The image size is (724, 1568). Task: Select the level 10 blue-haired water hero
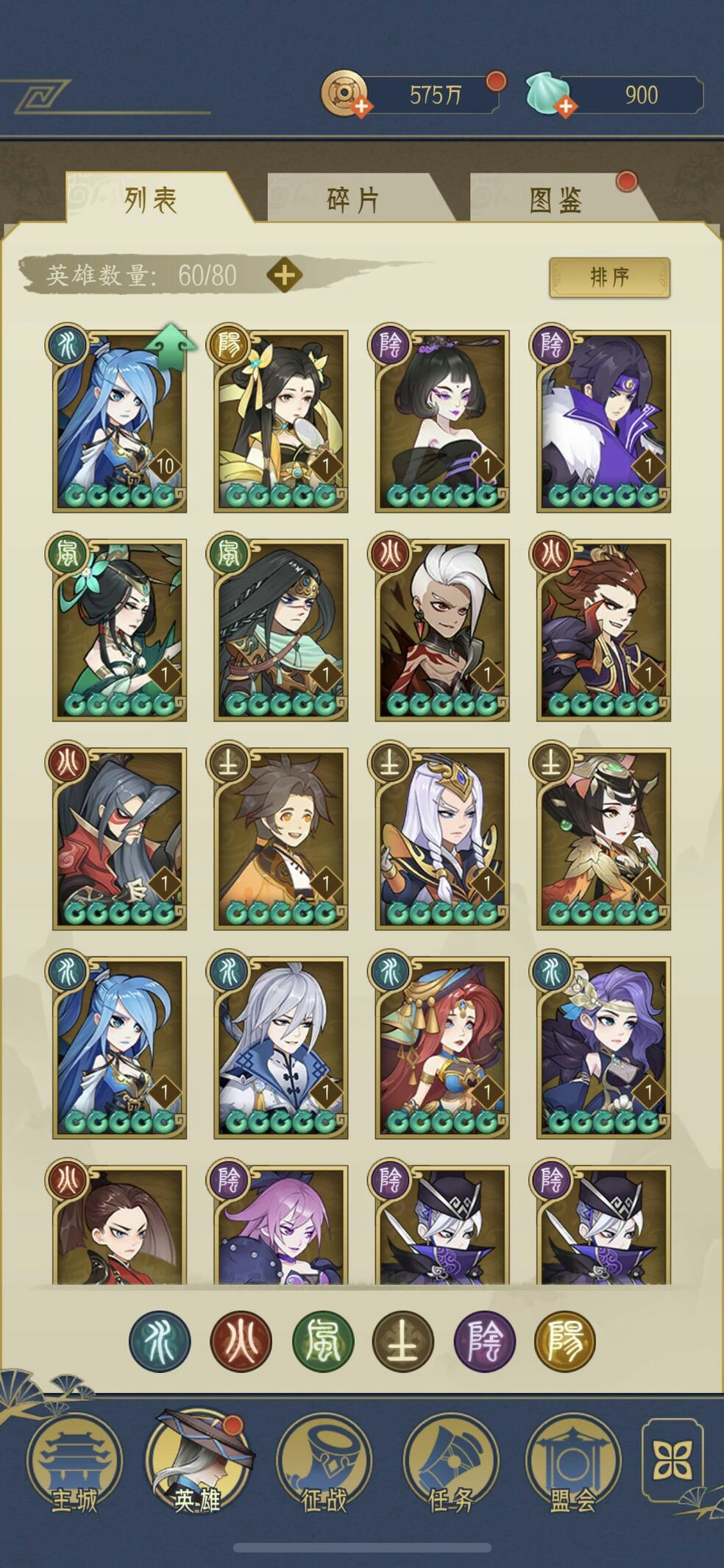[119, 421]
